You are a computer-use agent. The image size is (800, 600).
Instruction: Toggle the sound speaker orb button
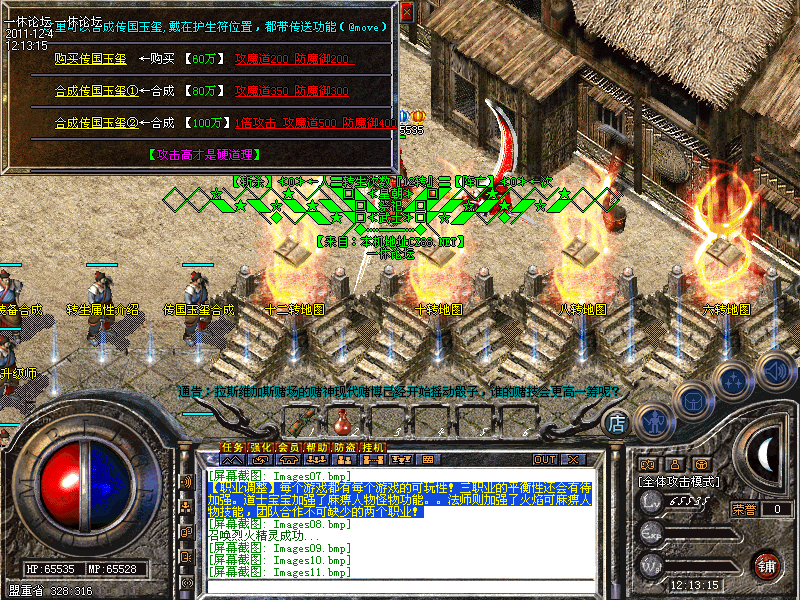pos(775,368)
